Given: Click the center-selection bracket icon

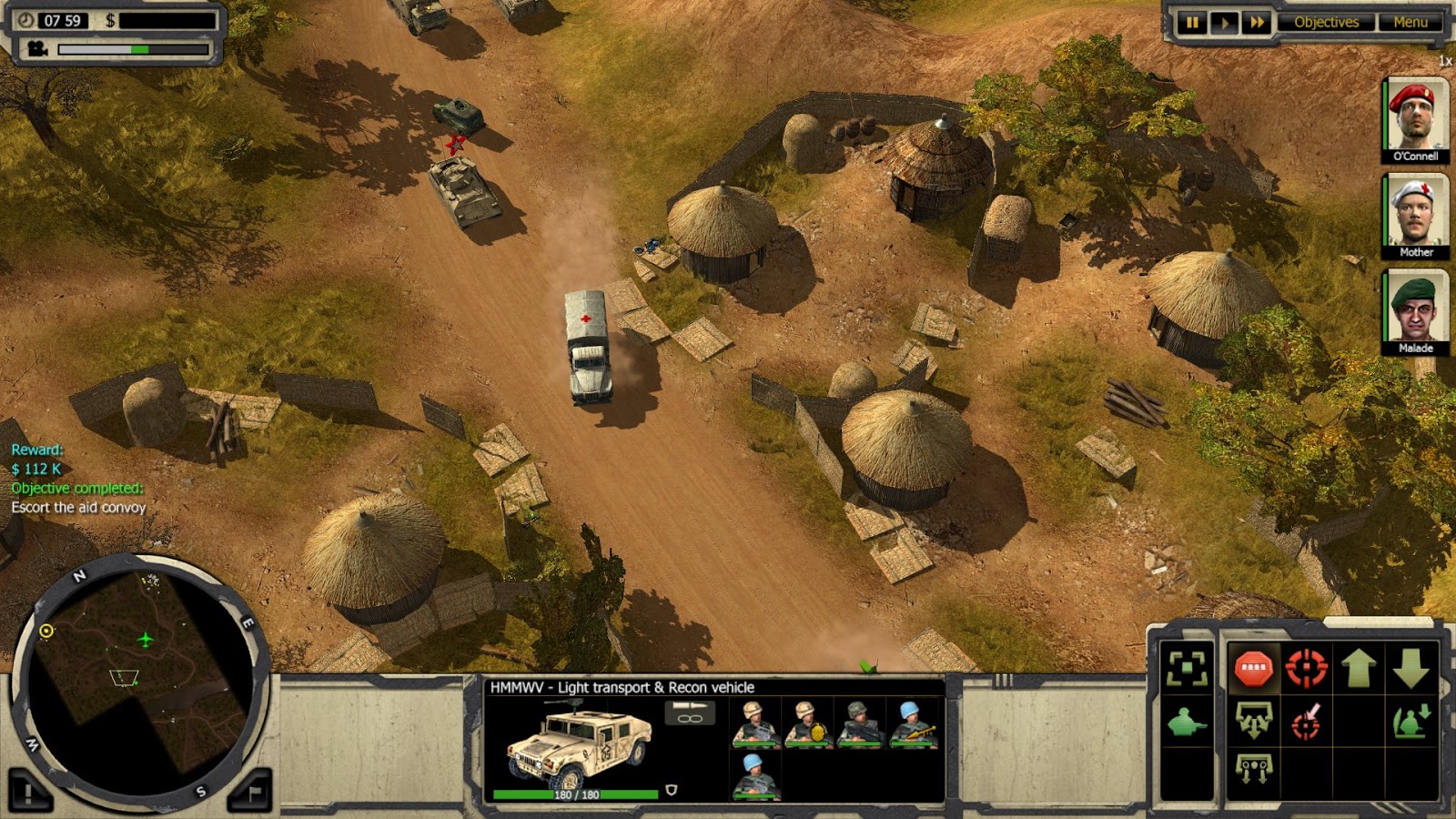Looking at the screenshot, I should [x=1187, y=667].
